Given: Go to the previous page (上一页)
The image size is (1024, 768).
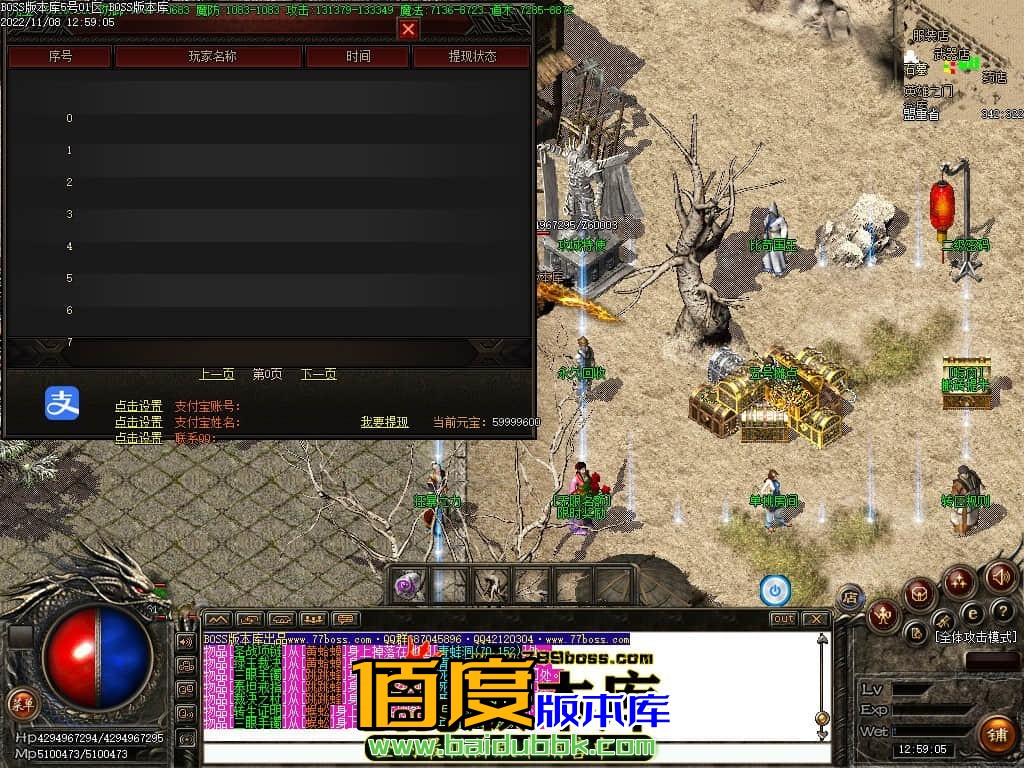Looking at the screenshot, I should [217, 374].
